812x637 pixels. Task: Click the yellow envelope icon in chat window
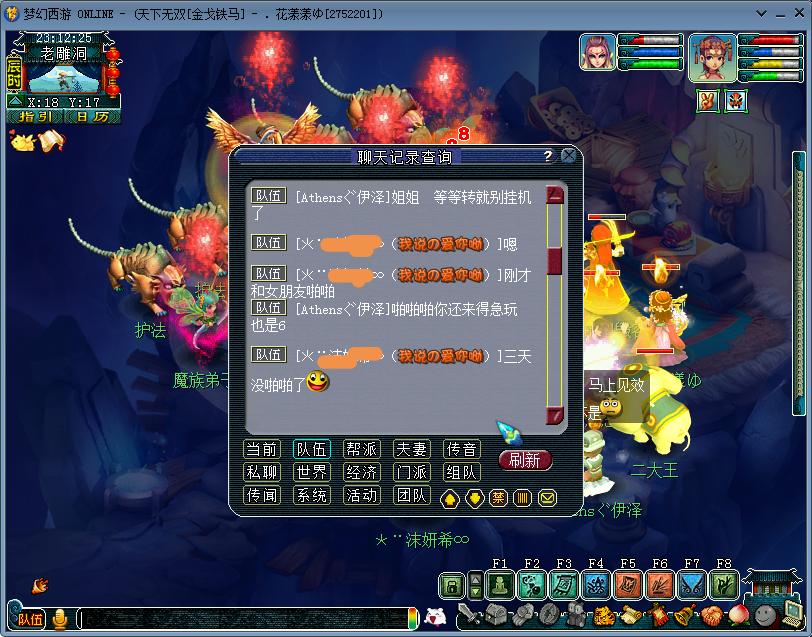tap(547, 497)
